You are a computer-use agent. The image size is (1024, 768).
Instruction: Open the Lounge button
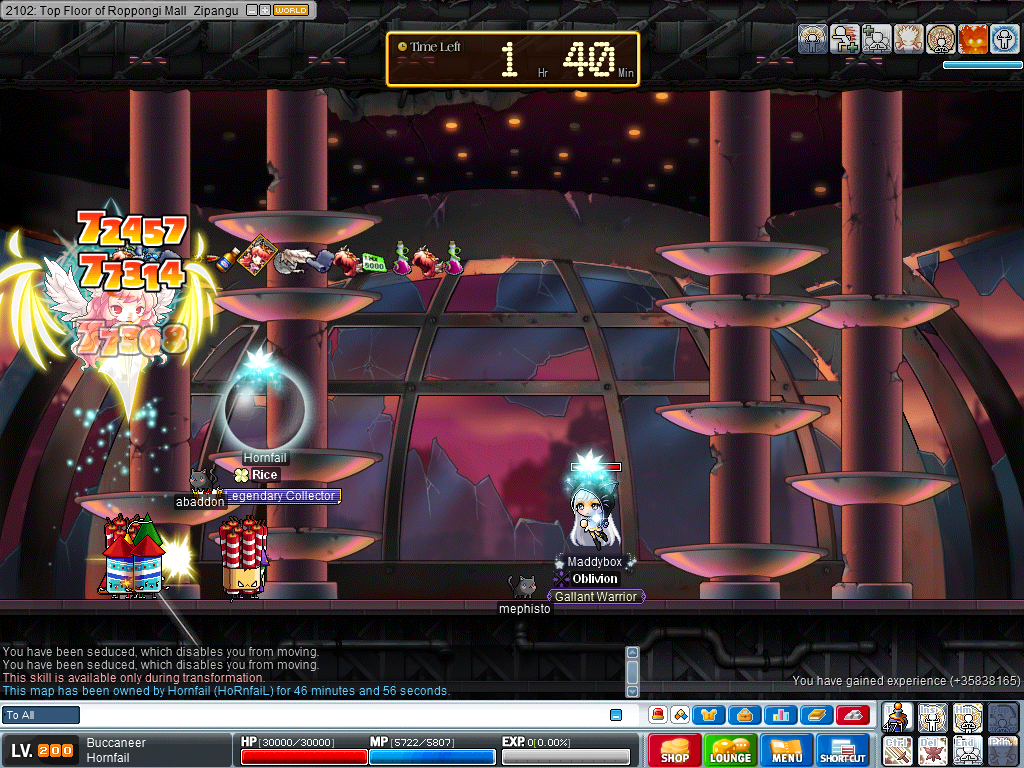point(730,750)
